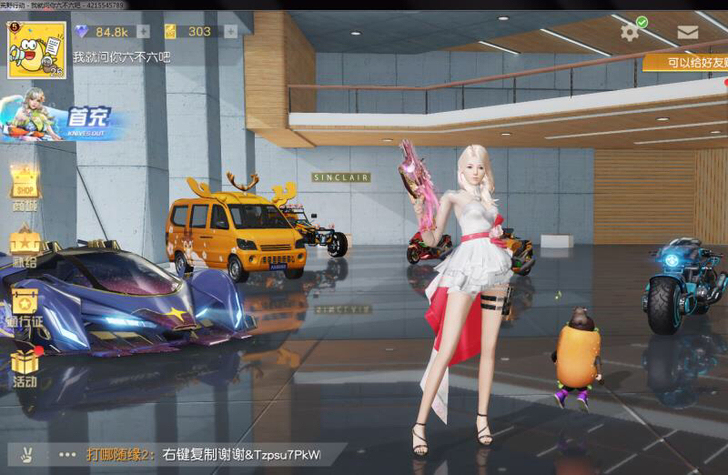
Task: Add more purple diamonds with plus button
Action: pyautogui.click(x=143, y=31)
